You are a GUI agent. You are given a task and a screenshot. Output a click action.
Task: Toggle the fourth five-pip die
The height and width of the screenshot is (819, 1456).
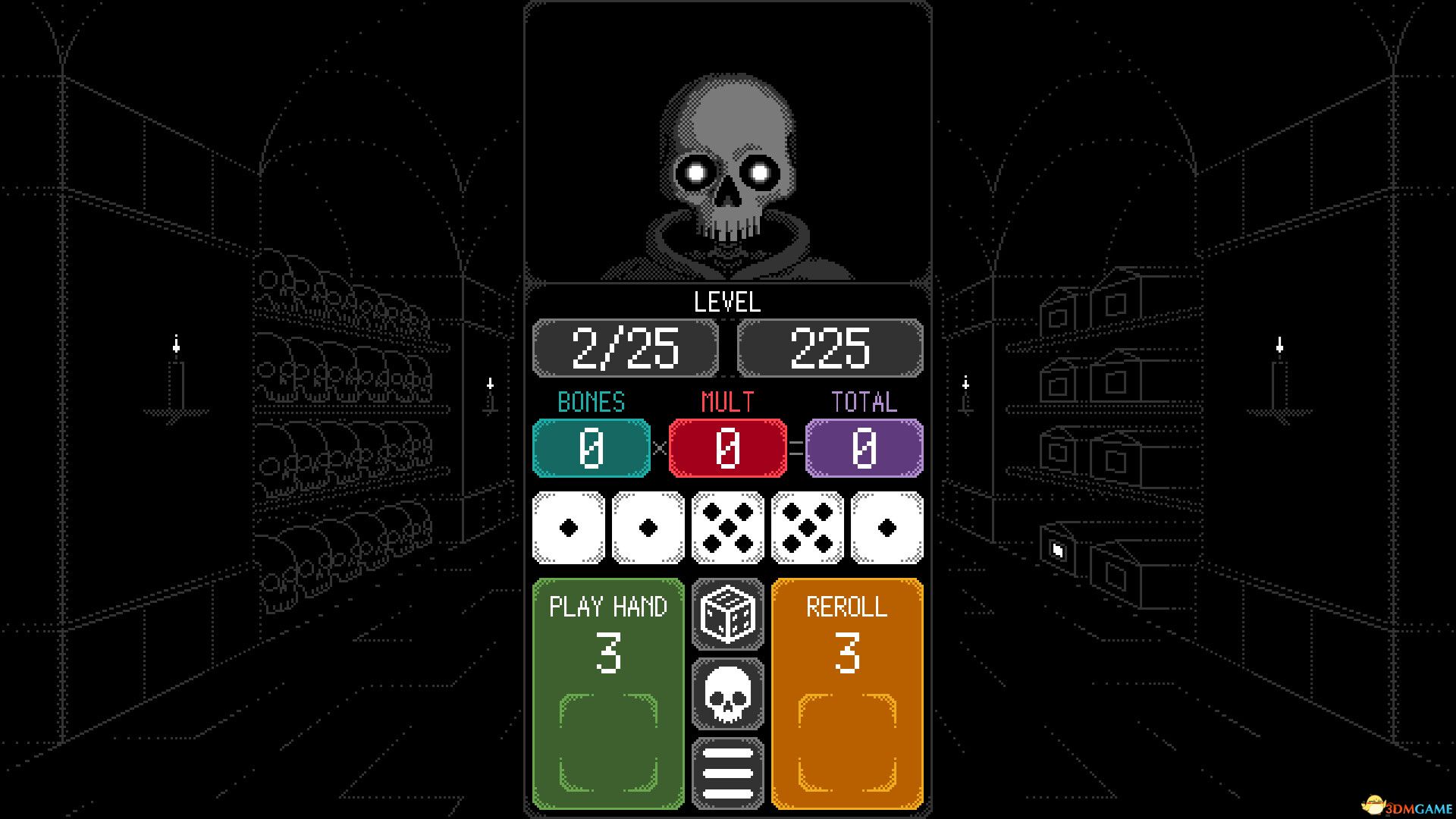click(806, 526)
